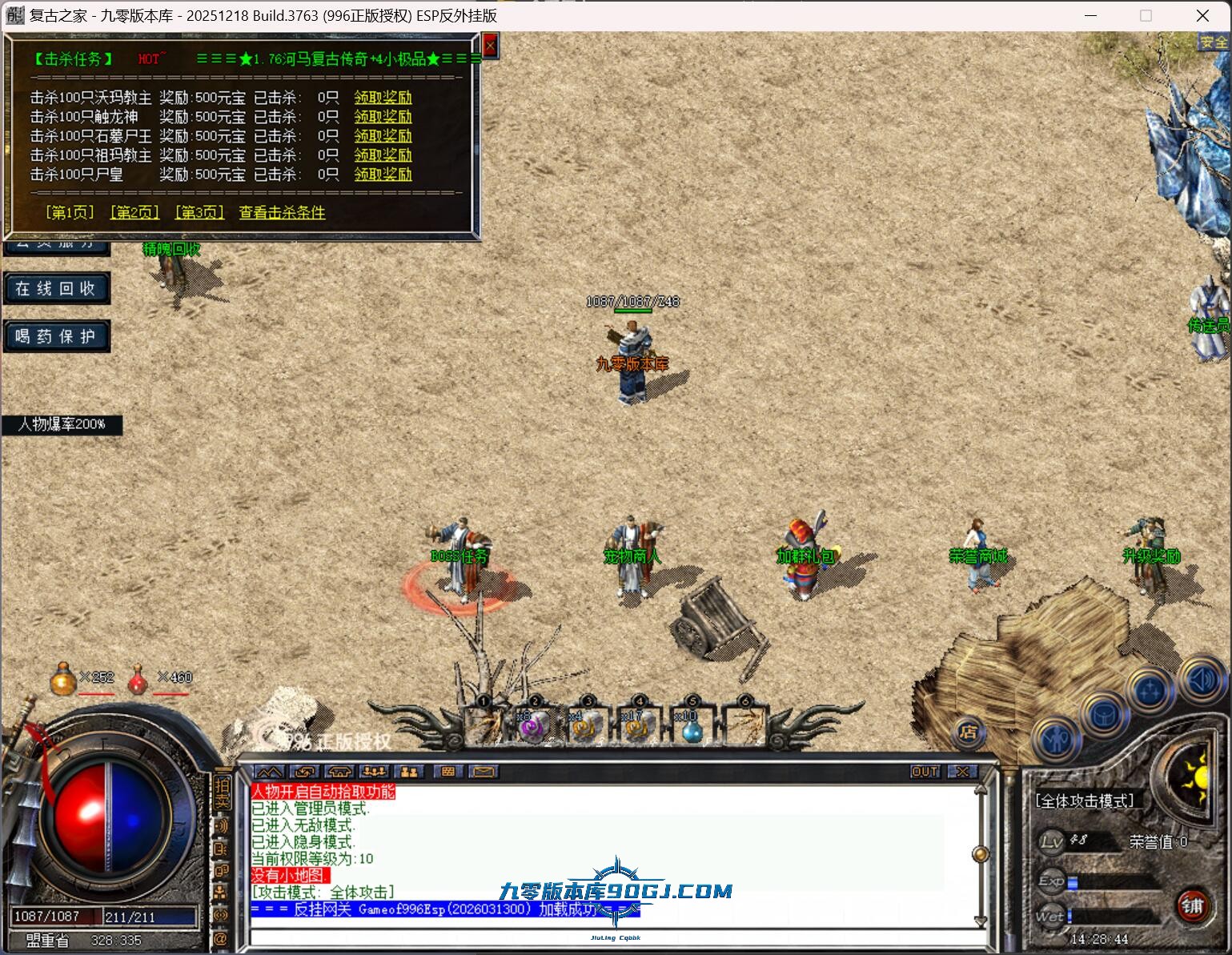Toggle the 喝药保护 potion protection button
This screenshot has height=955, width=1232.
pos(56,337)
